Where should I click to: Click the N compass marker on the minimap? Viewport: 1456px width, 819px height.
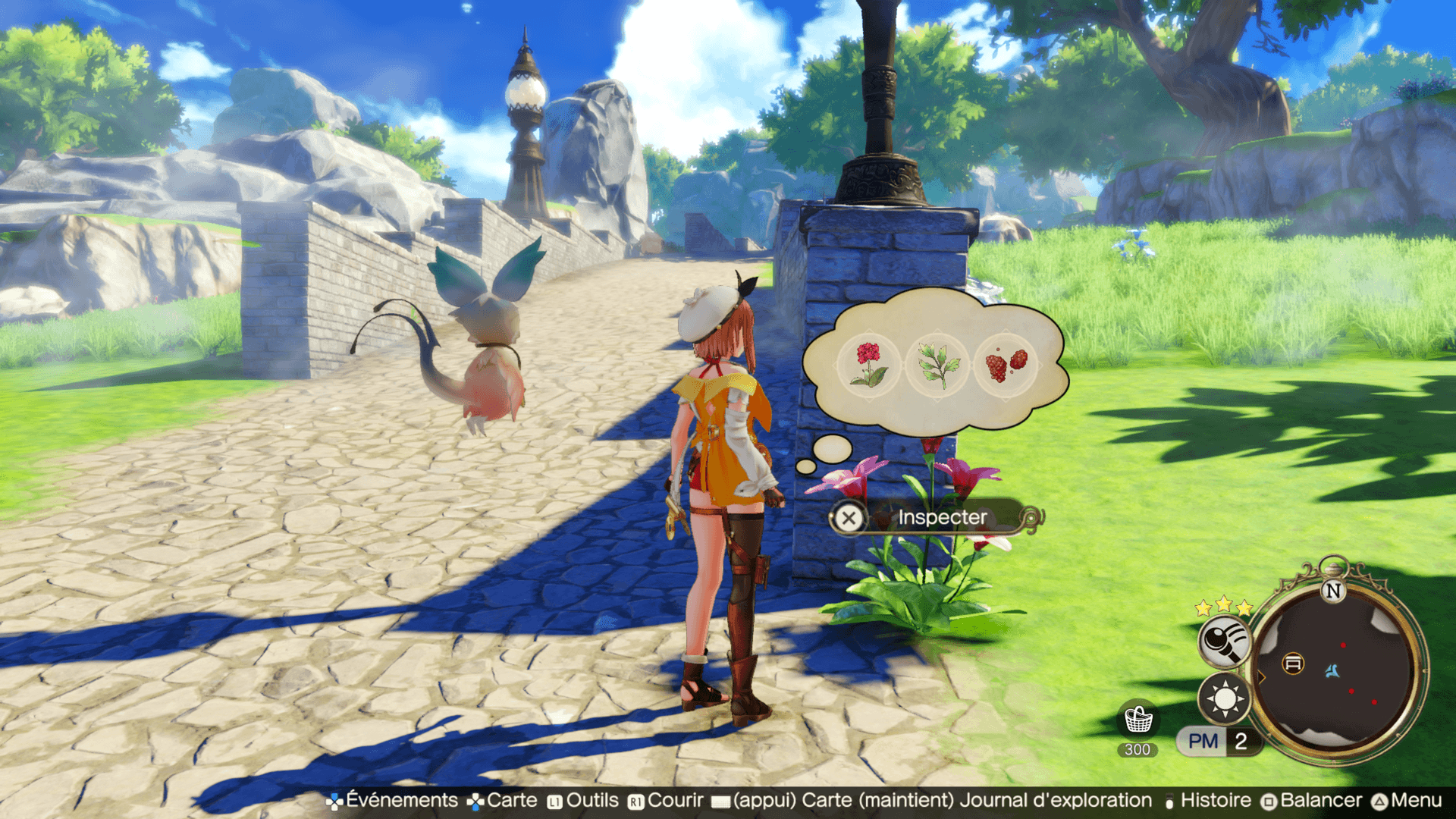point(1333,591)
